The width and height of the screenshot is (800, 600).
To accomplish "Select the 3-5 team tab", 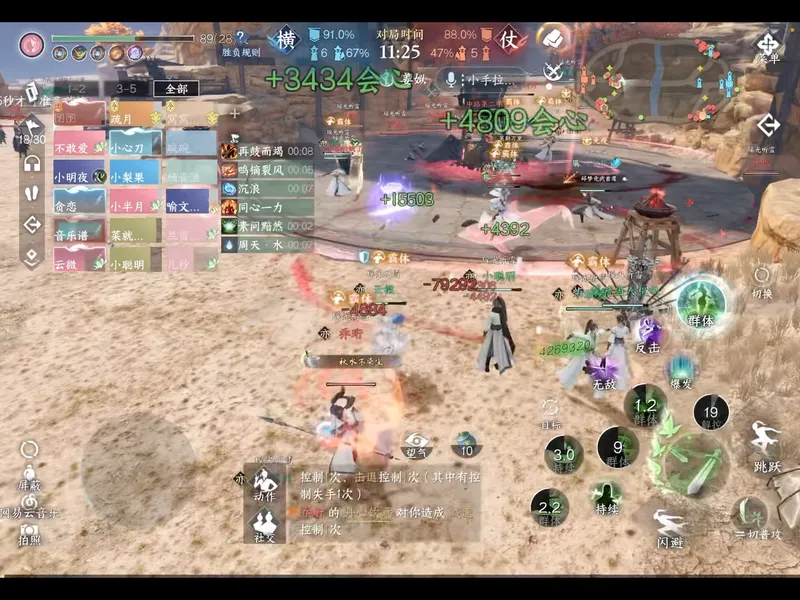I will pos(127,88).
